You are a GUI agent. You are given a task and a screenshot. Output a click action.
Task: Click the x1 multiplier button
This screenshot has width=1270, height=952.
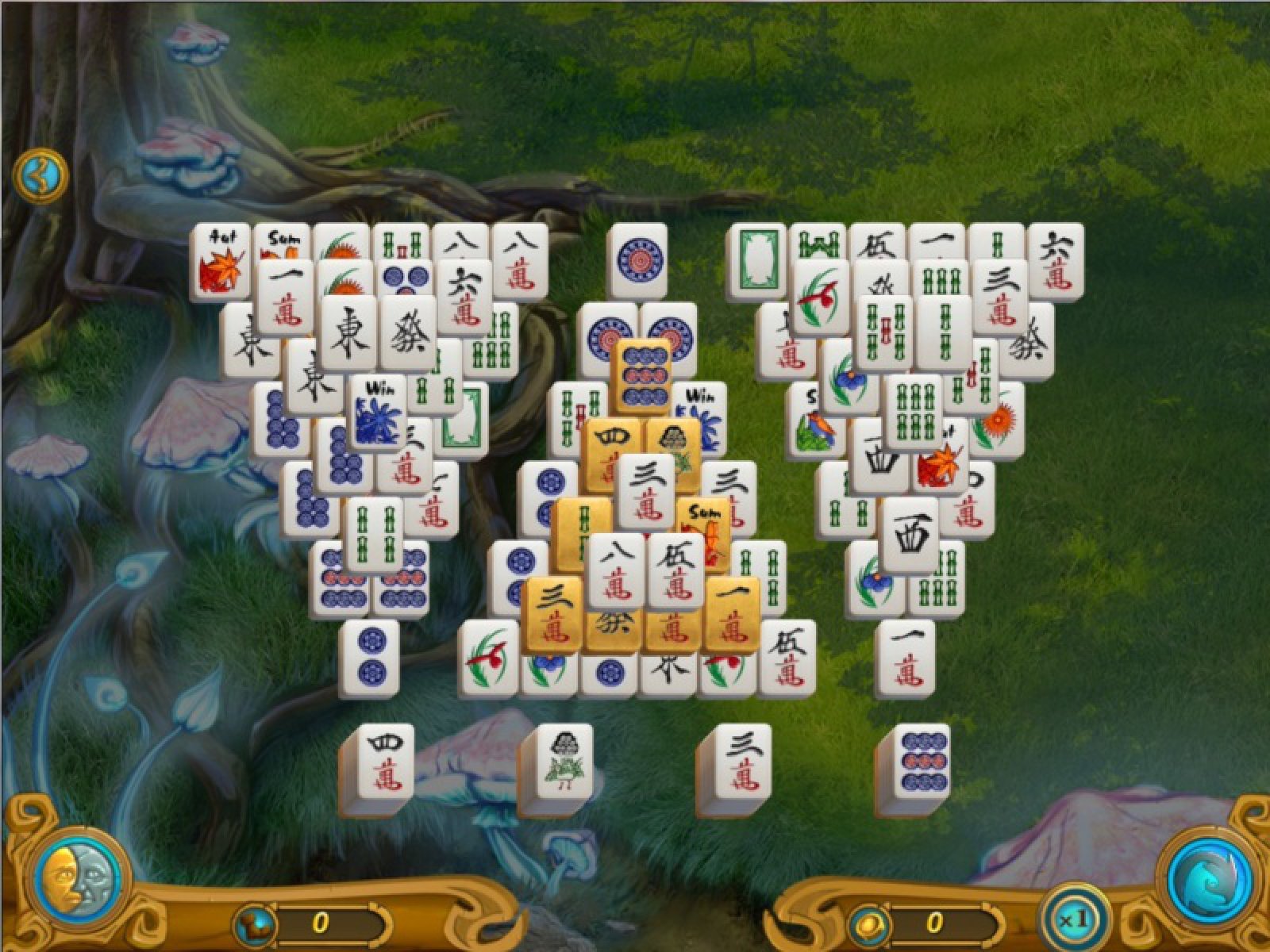tap(1075, 919)
